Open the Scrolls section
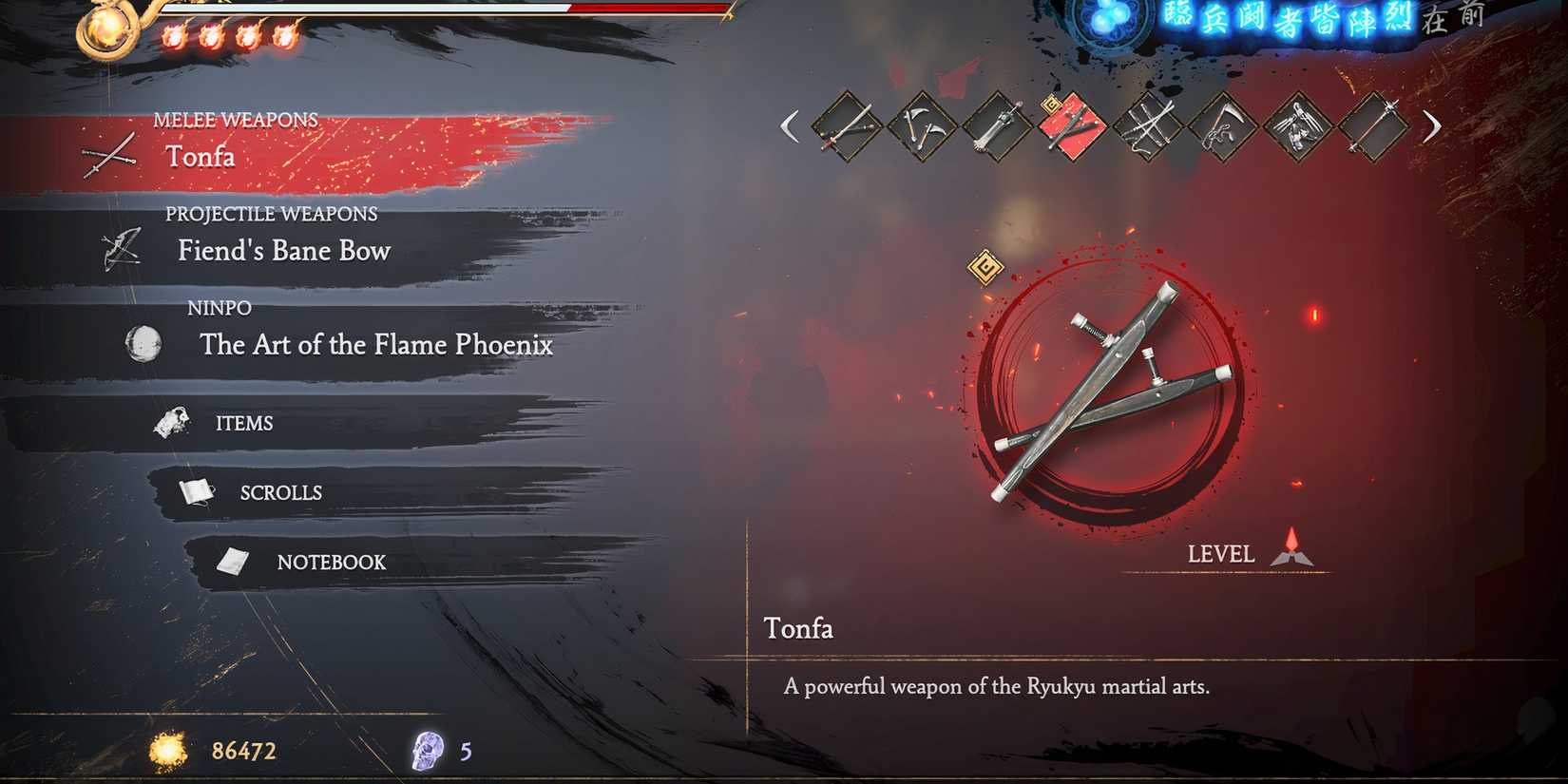Viewport: 1568px width, 784px height. point(279,492)
